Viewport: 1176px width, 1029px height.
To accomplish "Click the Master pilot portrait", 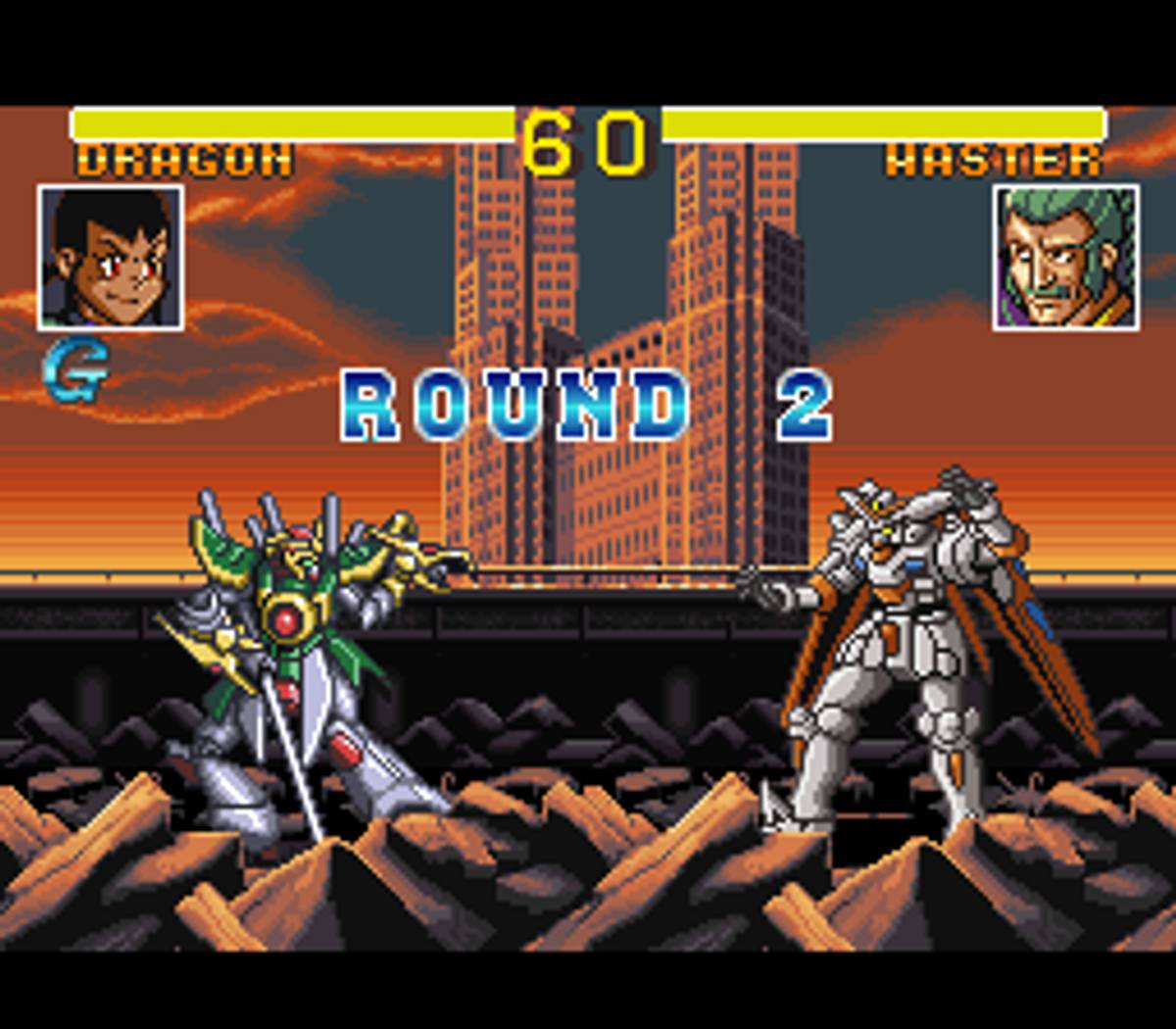I will (x=1065, y=257).
